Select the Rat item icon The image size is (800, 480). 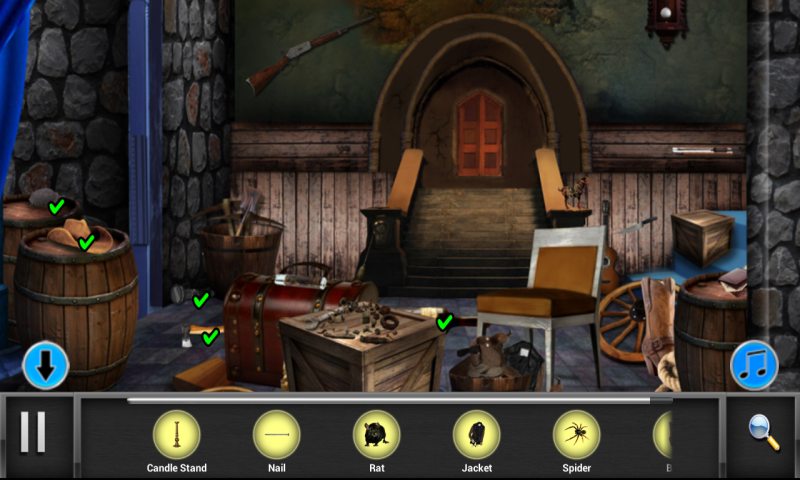377,435
